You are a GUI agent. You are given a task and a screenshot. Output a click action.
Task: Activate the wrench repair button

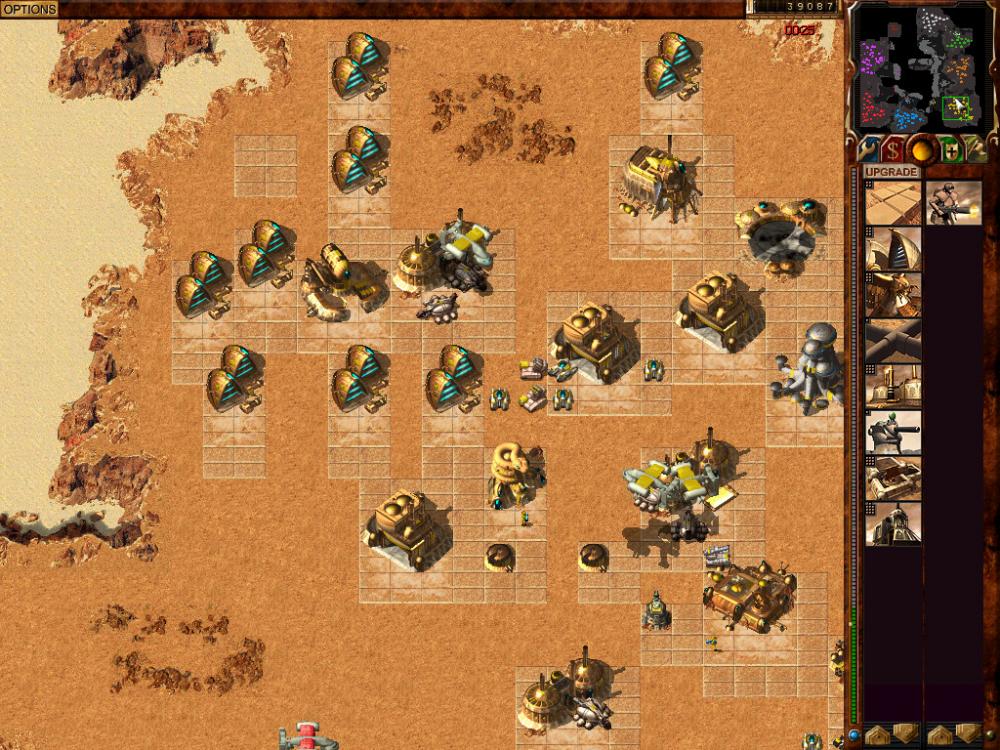click(x=867, y=150)
